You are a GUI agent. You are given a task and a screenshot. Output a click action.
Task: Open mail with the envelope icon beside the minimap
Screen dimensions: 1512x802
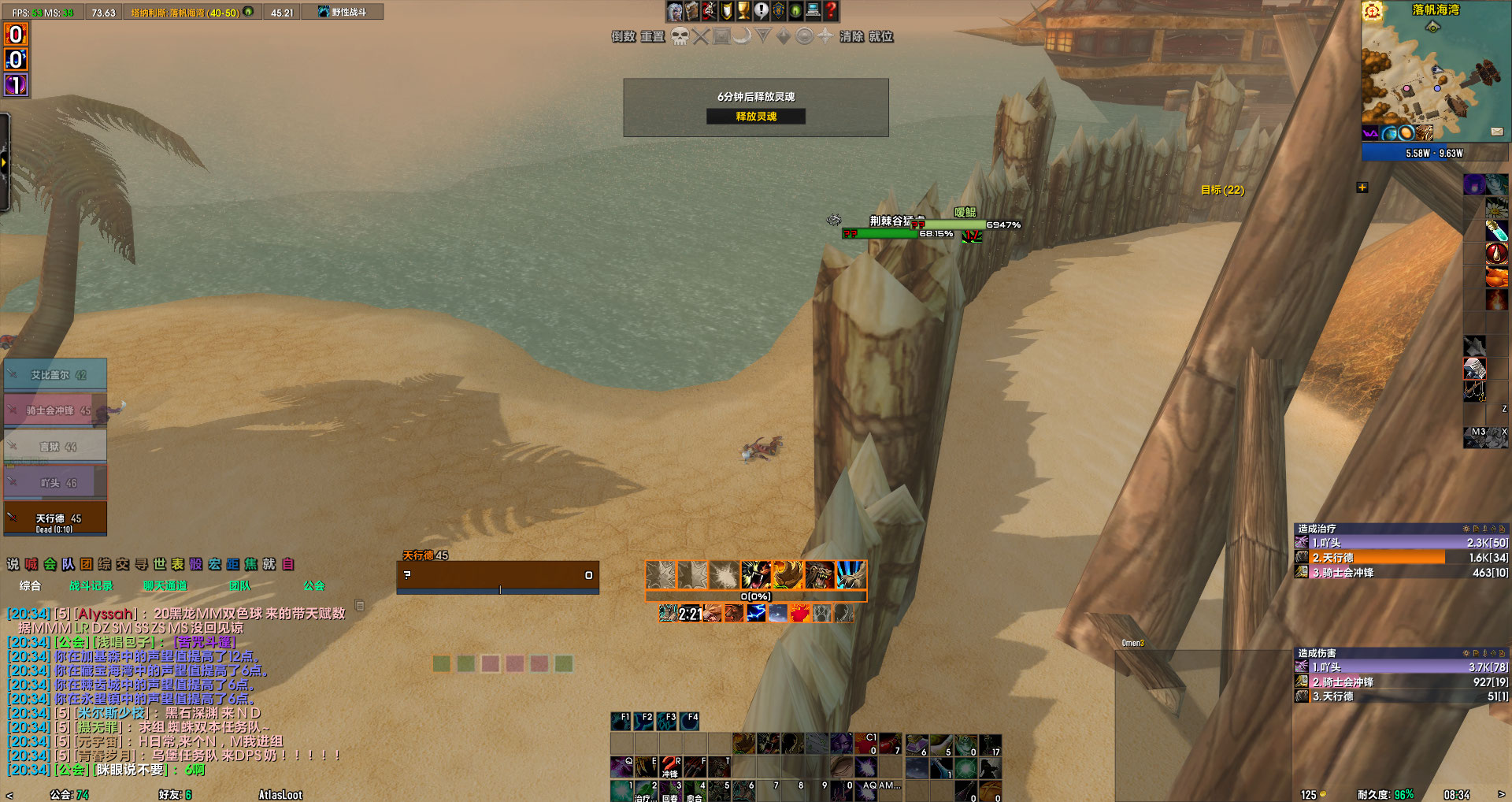point(1498,132)
